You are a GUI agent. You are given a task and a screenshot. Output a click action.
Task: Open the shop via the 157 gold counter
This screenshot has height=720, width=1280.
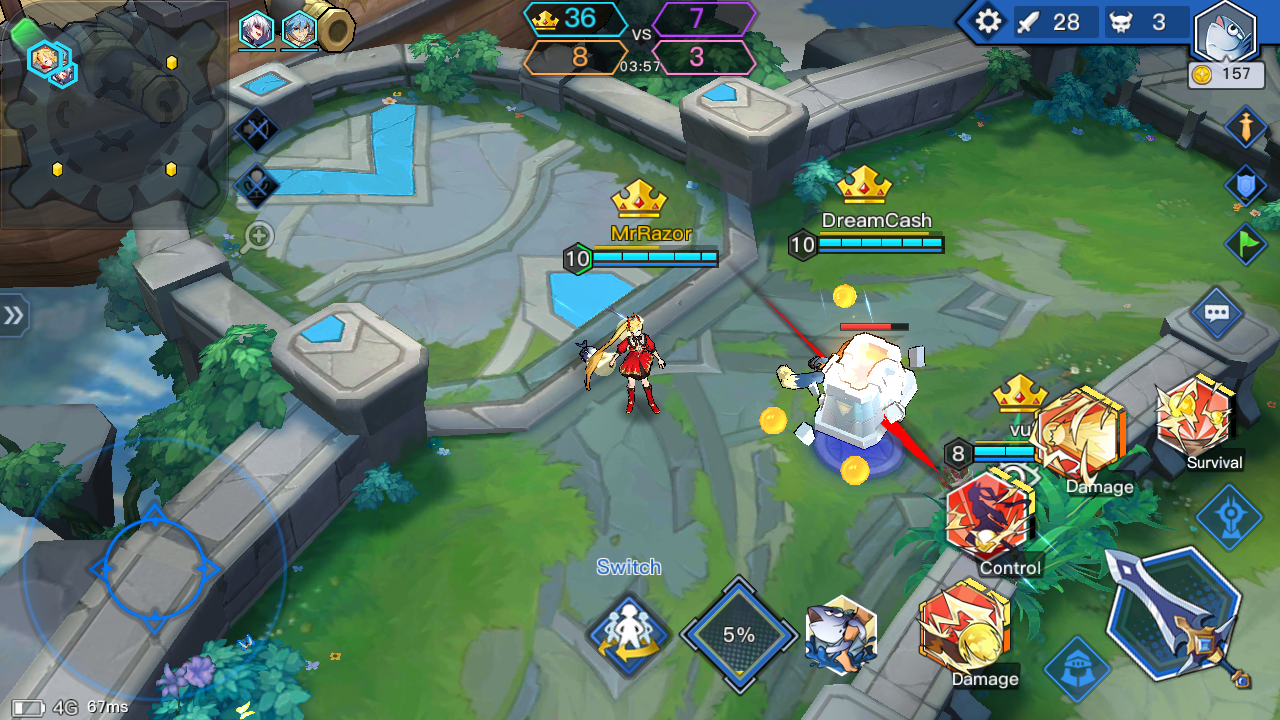point(1226,74)
